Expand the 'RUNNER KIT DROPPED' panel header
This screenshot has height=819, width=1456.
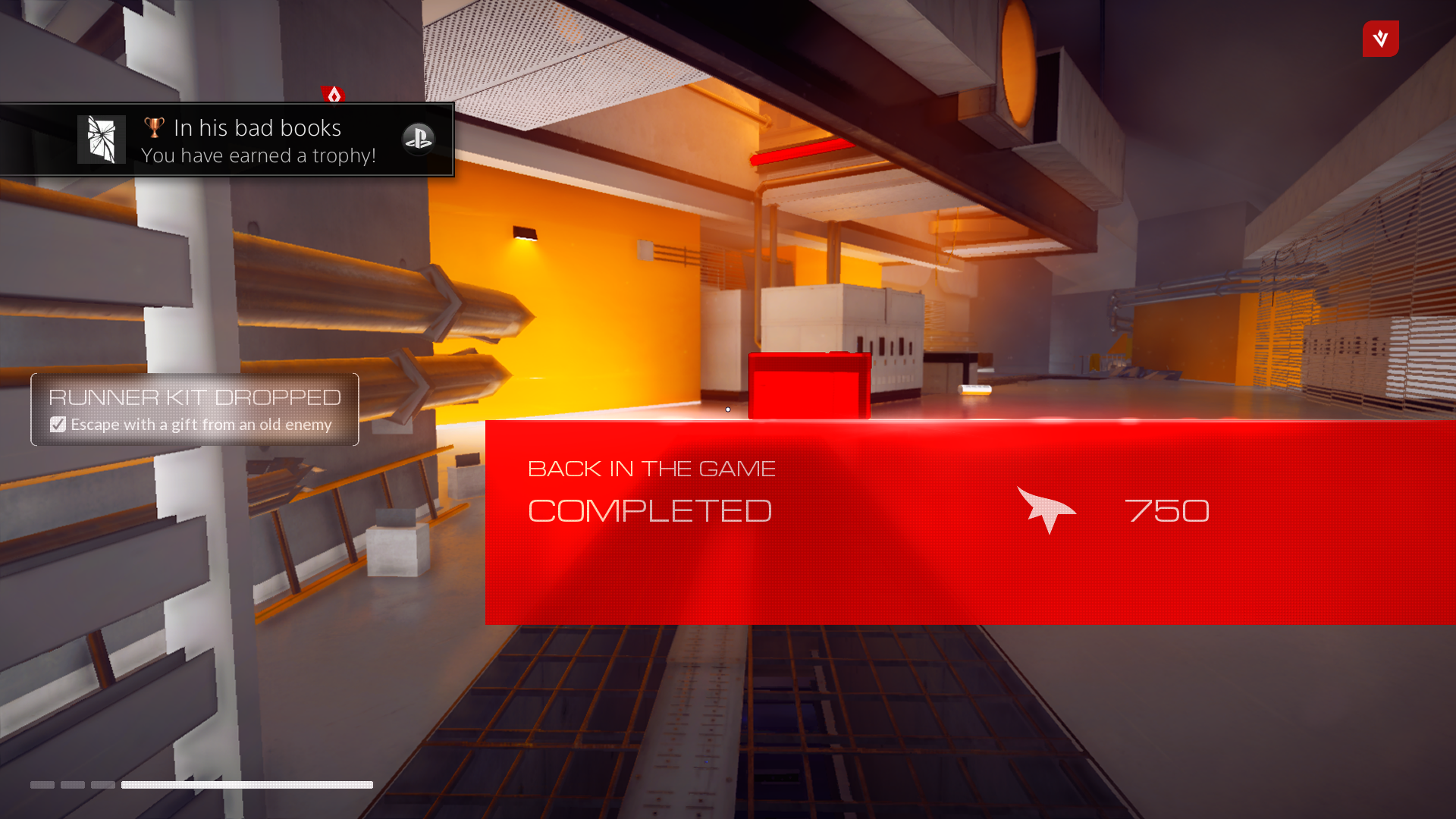[x=195, y=396]
